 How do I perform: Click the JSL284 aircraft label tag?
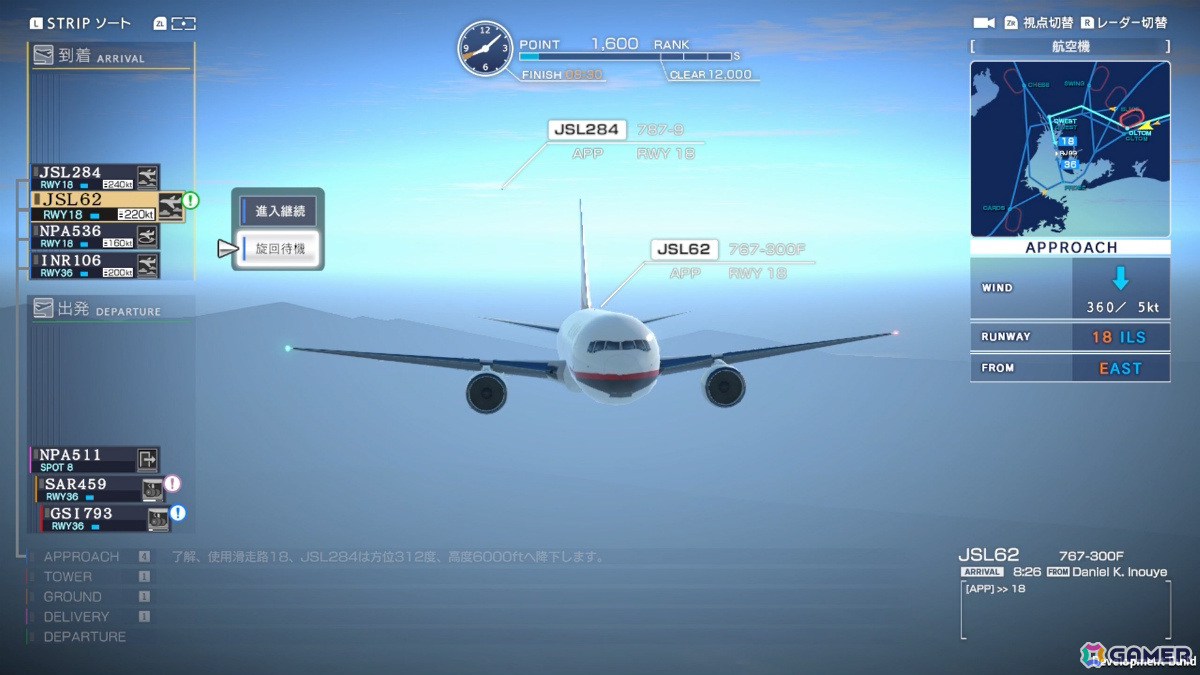pyautogui.click(x=587, y=130)
